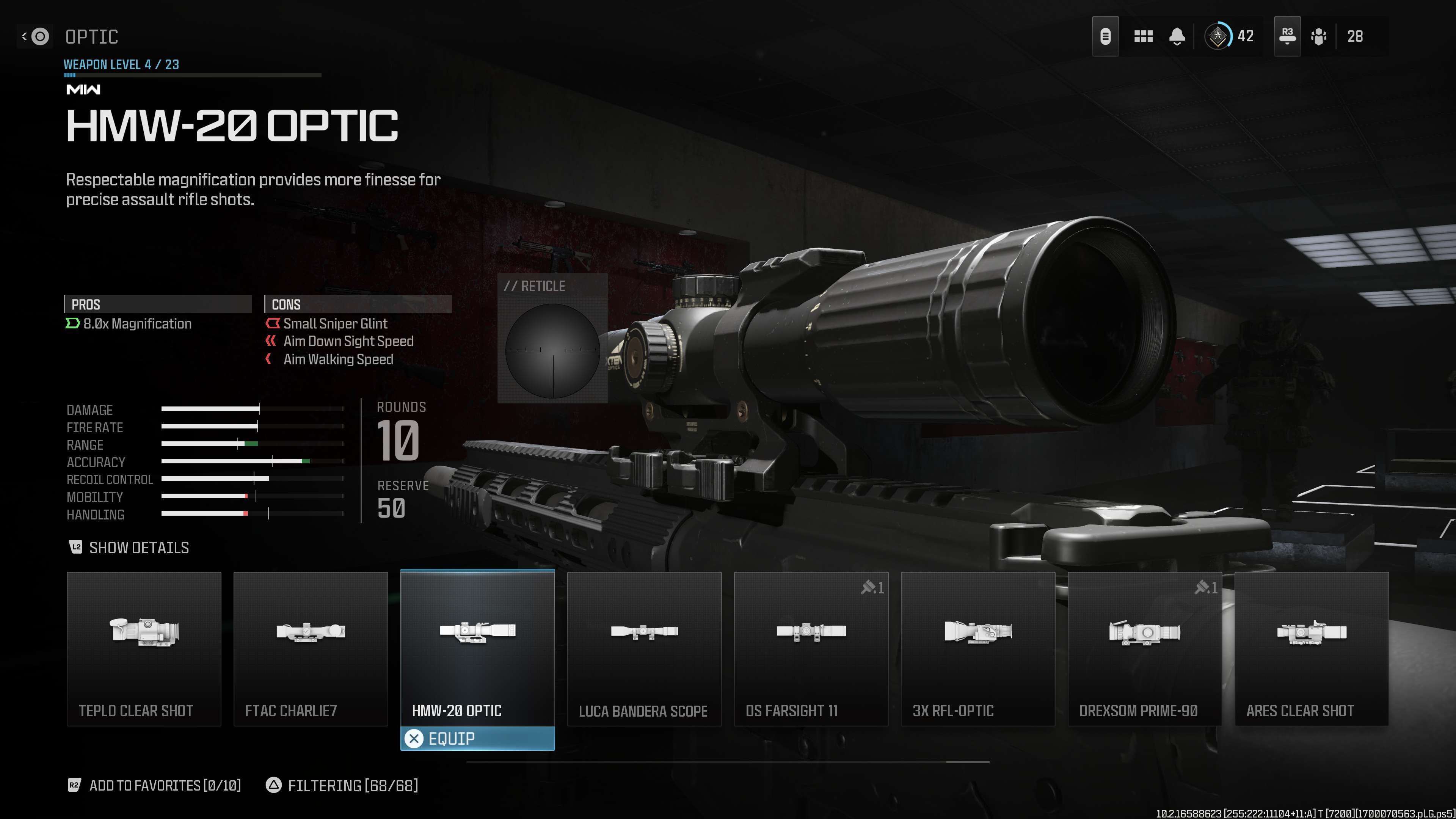Pick the LUCA BANDERA SCOPE tile
The height and width of the screenshot is (819, 1456).
point(644,648)
